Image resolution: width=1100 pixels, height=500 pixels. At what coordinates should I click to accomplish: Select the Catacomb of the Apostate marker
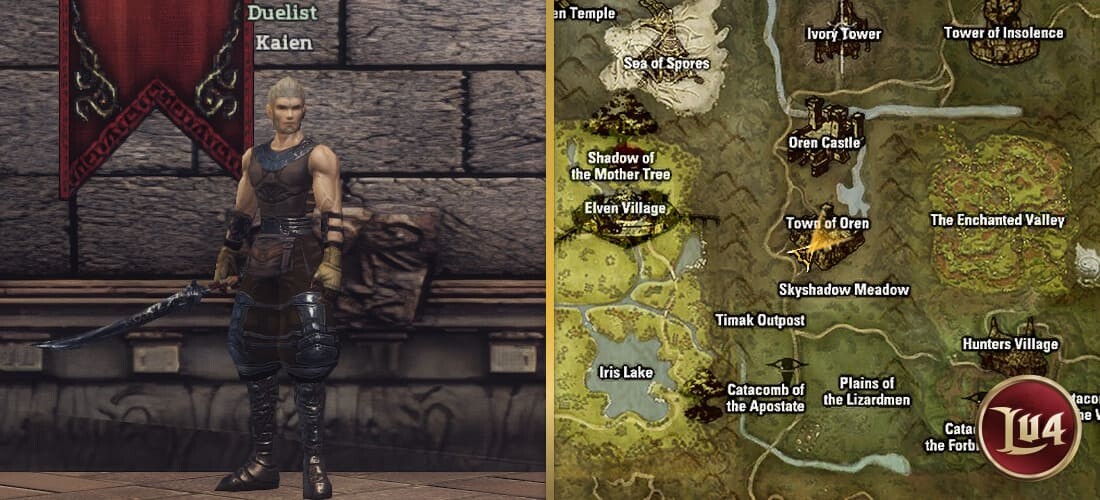(x=765, y=398)
